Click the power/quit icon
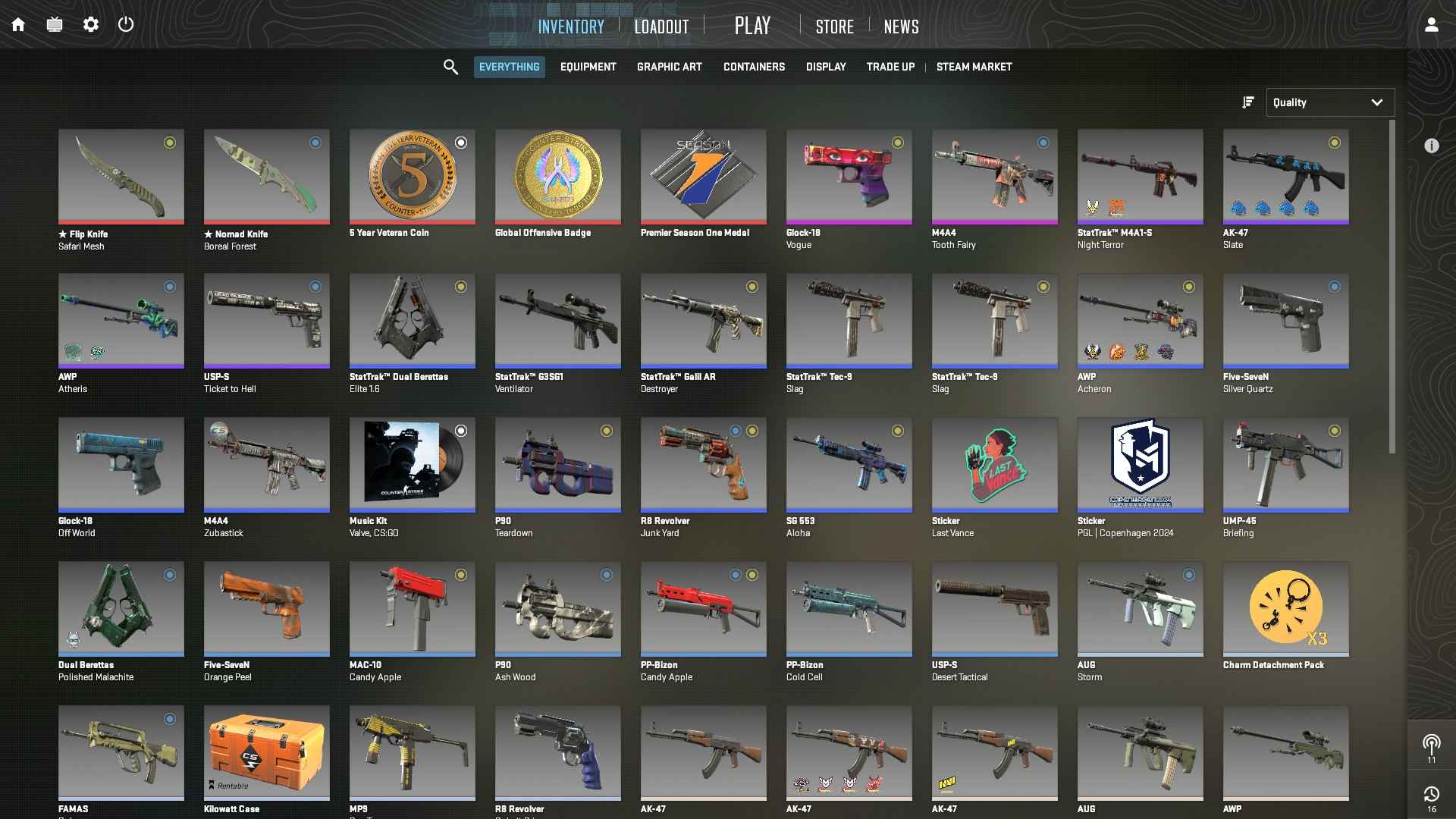1456x819 pixels. pyautogui.click(x=126, y=24)
